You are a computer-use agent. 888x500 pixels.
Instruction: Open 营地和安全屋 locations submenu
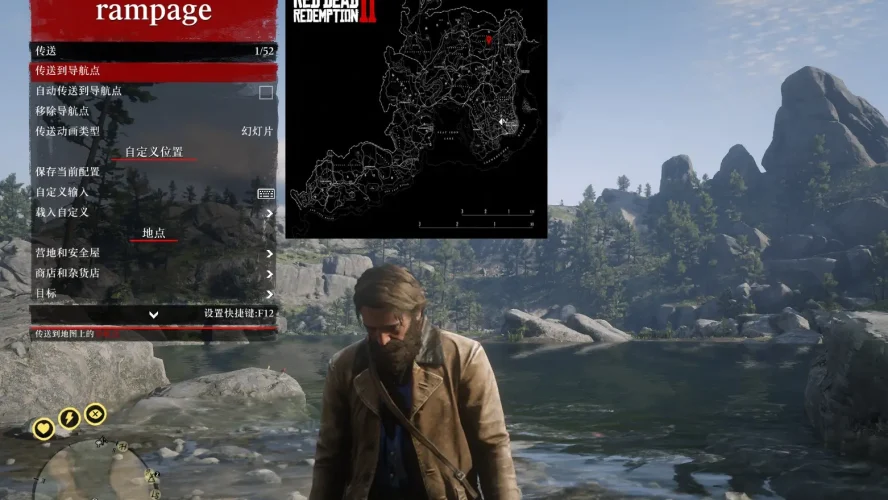click(153, 253)
